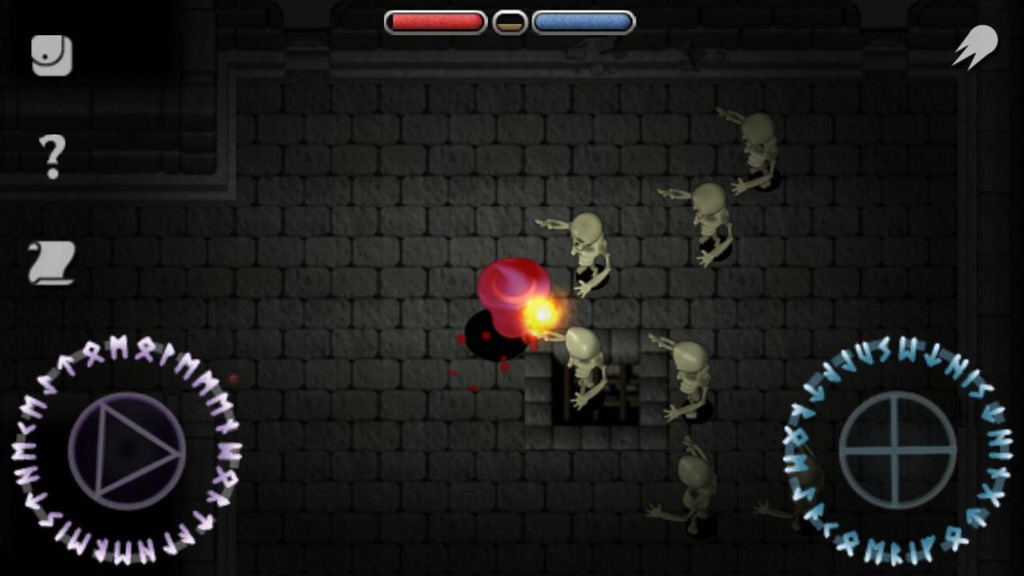The height and width of the screenshot is (576, 1024).
Task: Activate the comet spell icon
Action: tap(974, 47)
